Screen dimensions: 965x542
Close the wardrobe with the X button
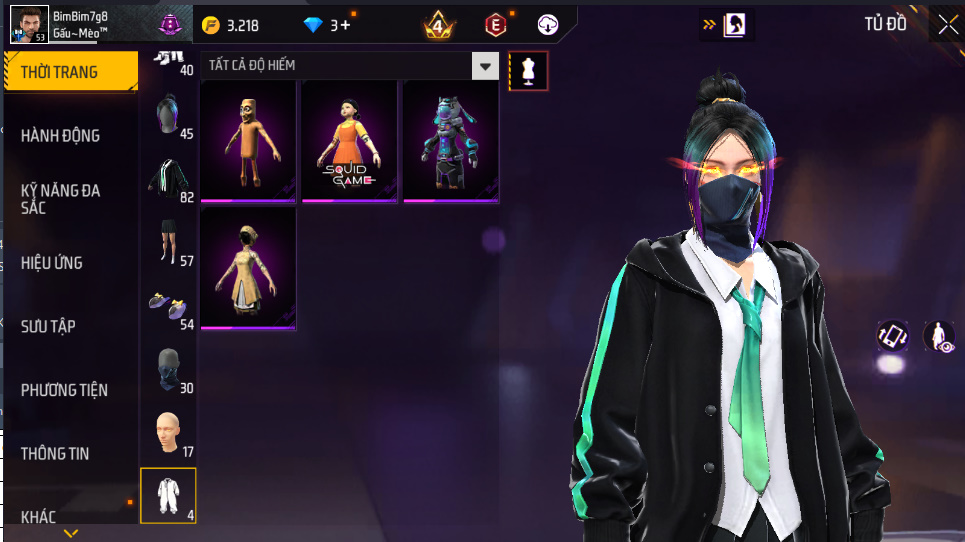pos(946,24)
